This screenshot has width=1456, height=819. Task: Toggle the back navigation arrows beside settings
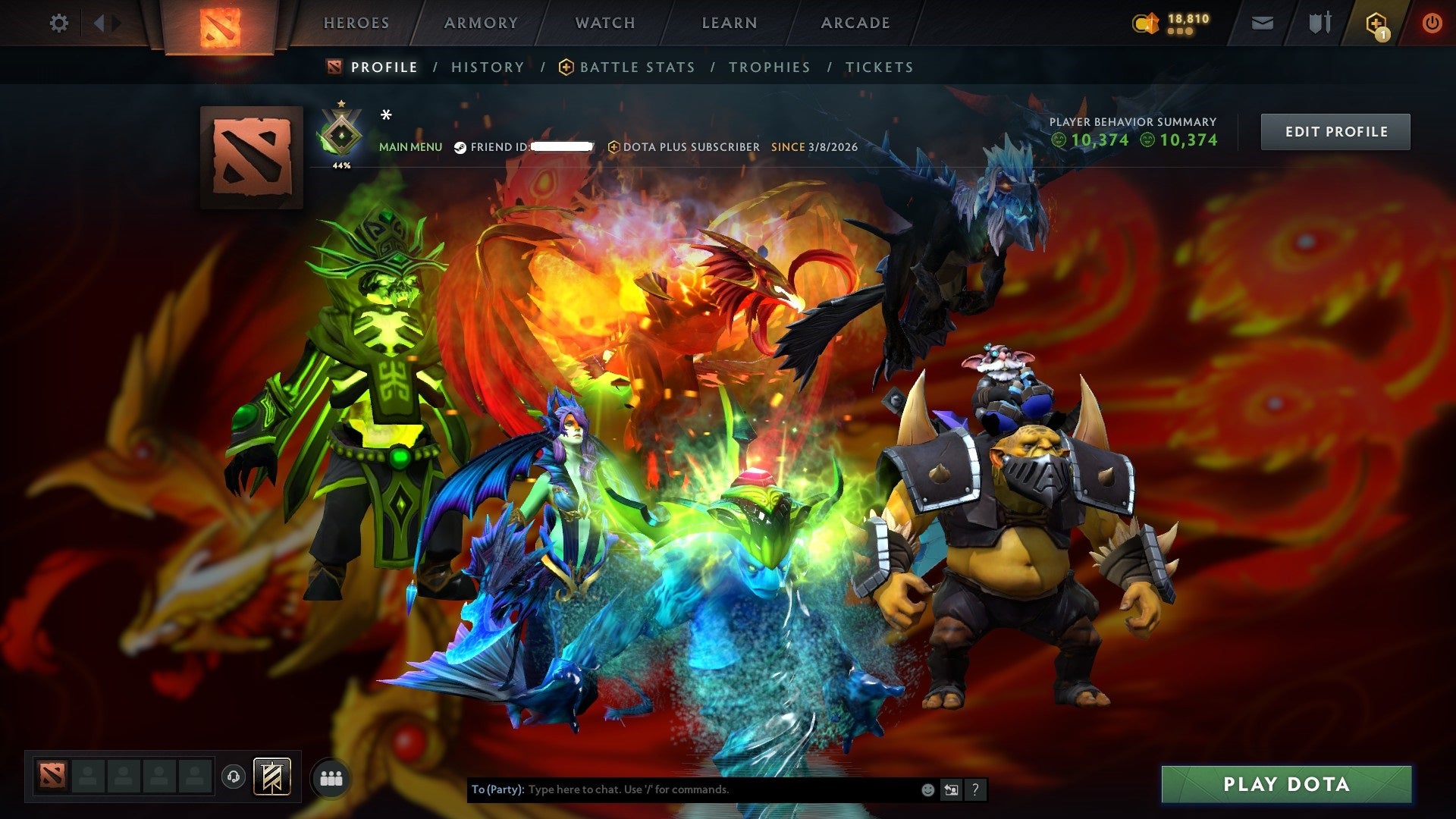coord(99,23)
